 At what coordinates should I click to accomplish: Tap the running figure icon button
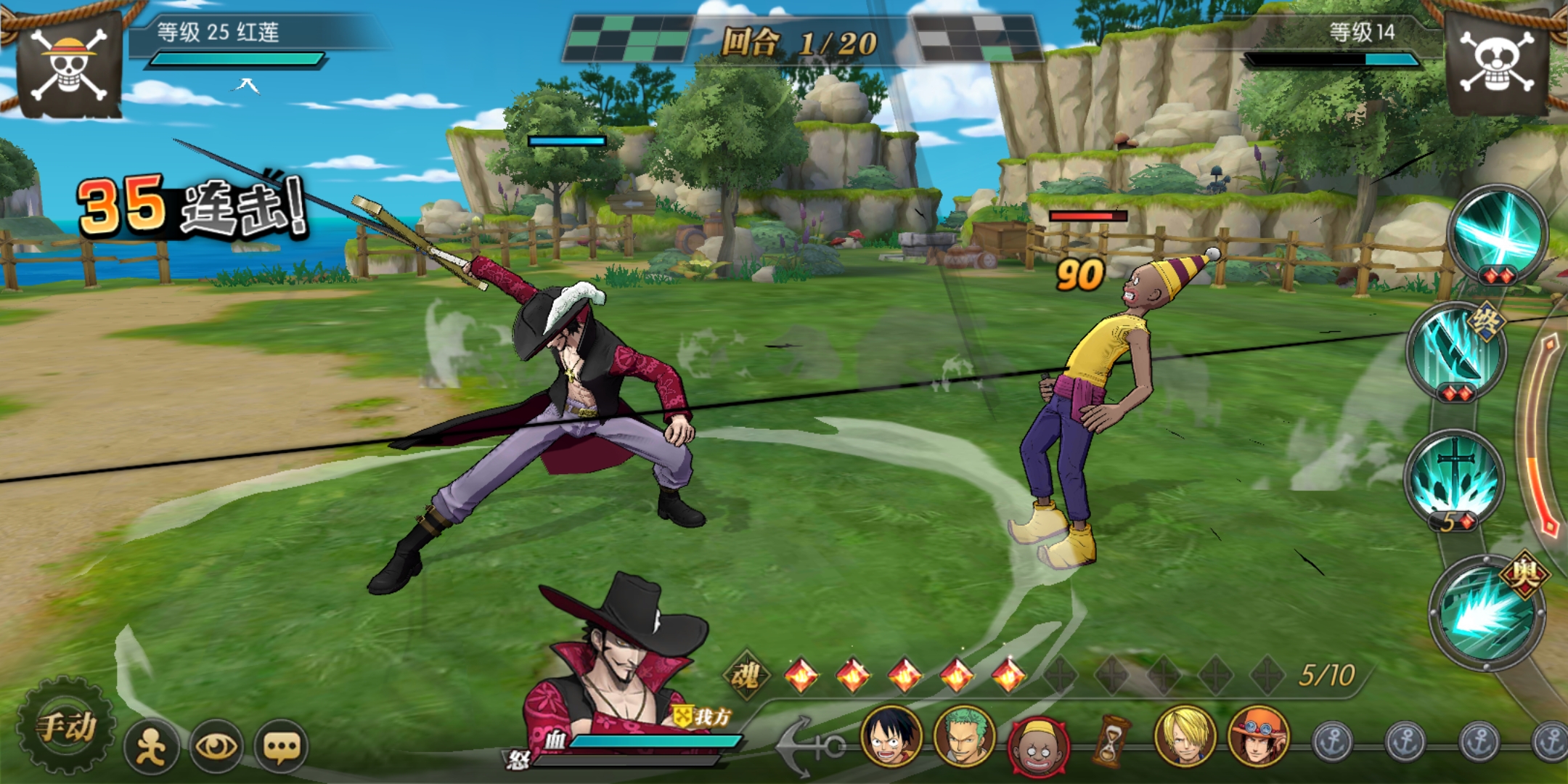pyautogui.click(x=151, y=746)
